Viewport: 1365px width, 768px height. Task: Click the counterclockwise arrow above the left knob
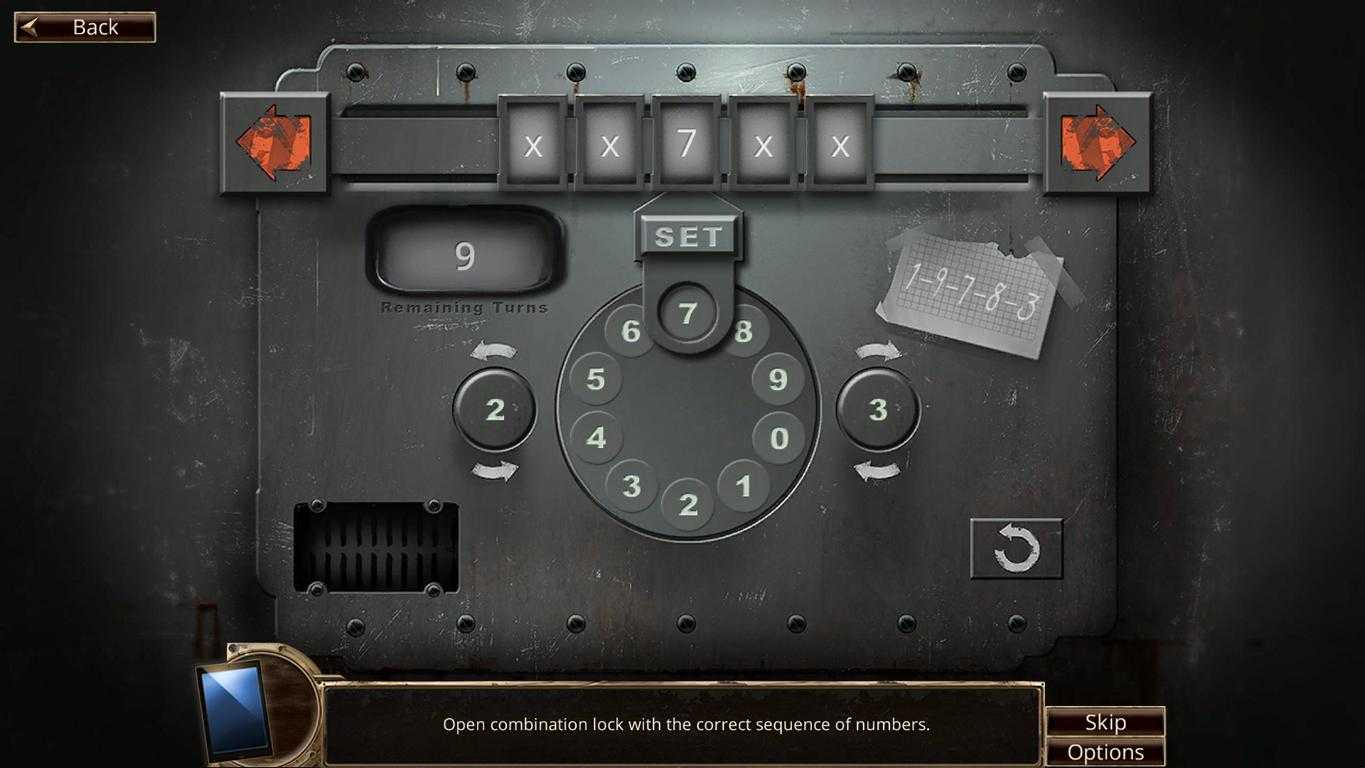(x=494, y=350)
